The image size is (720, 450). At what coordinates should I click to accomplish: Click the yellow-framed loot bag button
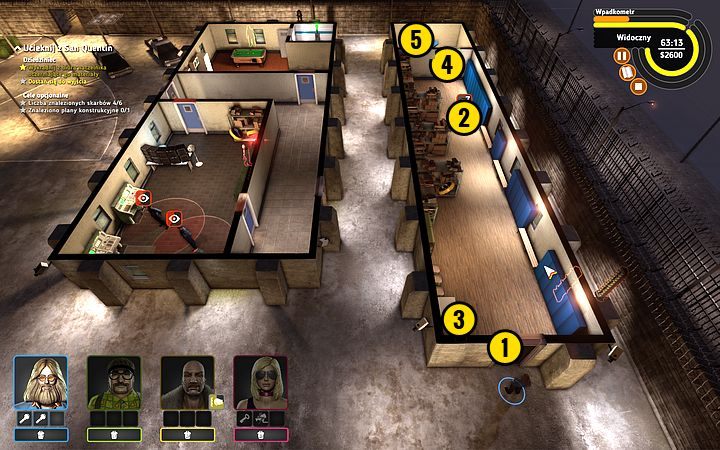[x=187, y=435]
